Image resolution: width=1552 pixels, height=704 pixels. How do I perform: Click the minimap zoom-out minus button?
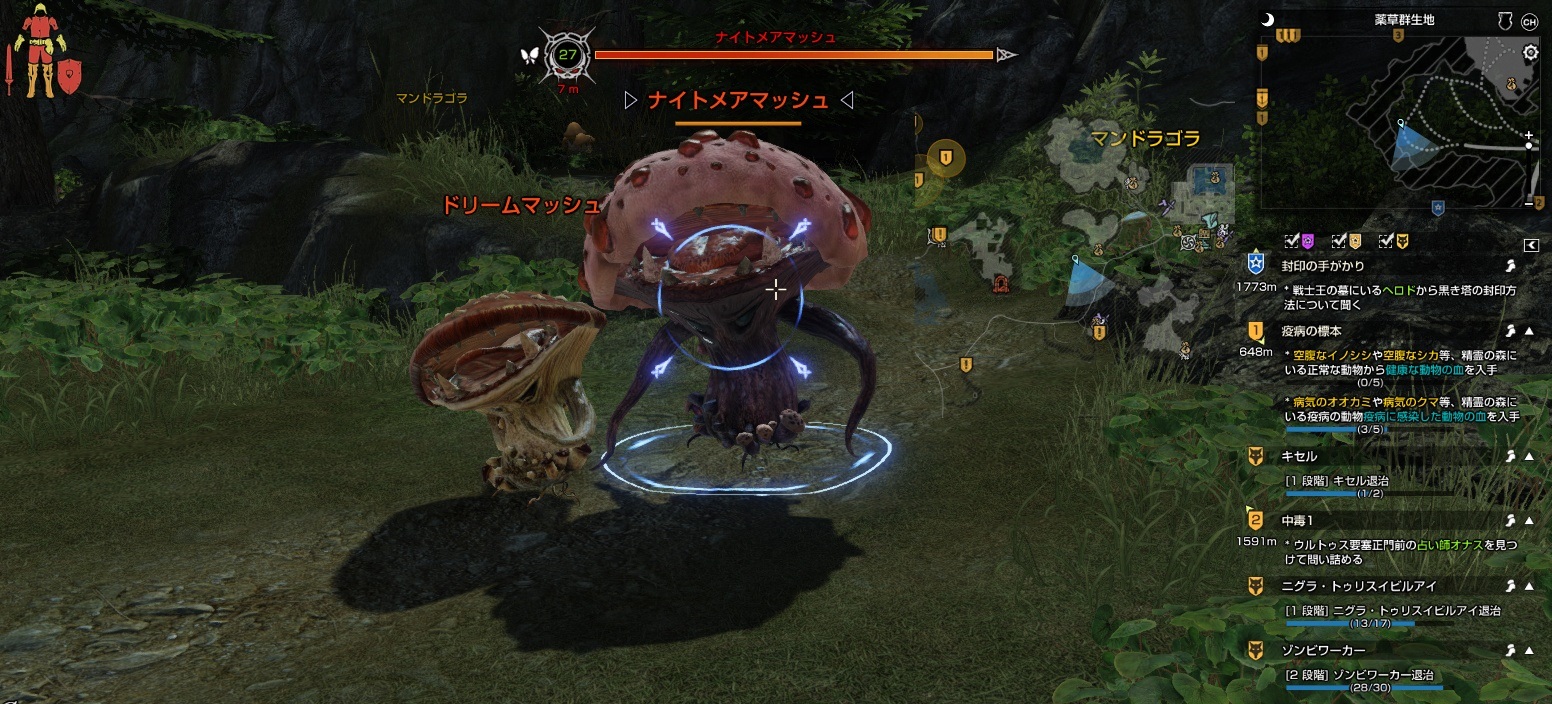click(1529, 203)
